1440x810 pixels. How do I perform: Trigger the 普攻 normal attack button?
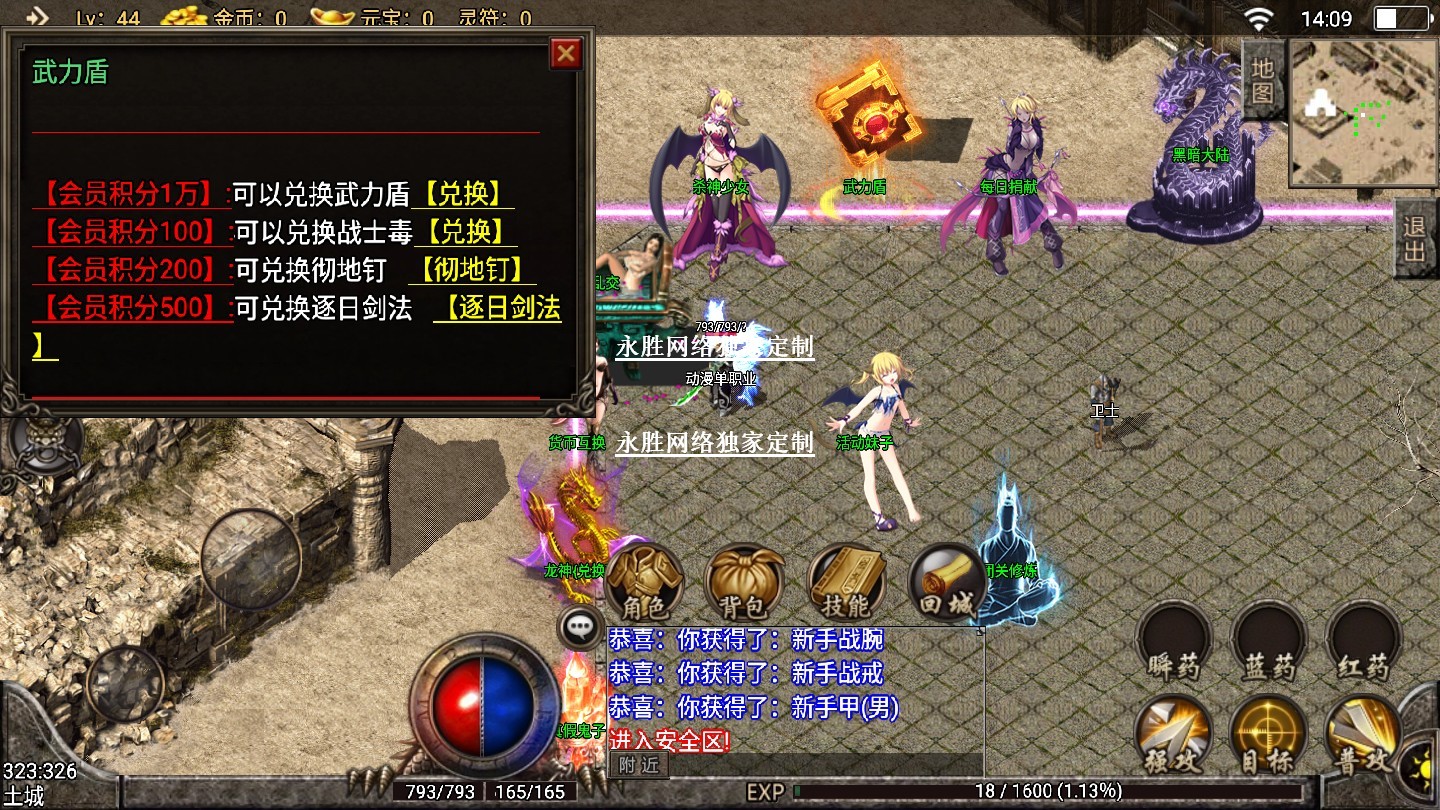[1362, 735]
